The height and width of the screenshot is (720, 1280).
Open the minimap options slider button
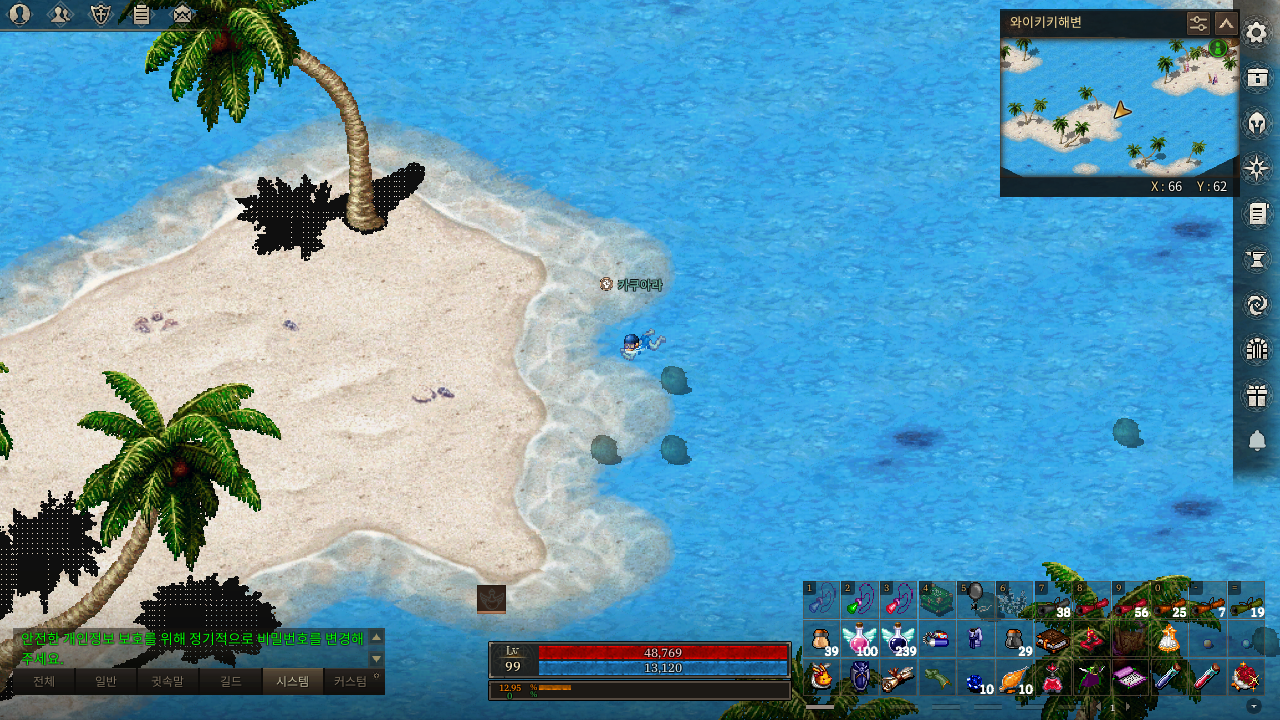click(1198, 23)
